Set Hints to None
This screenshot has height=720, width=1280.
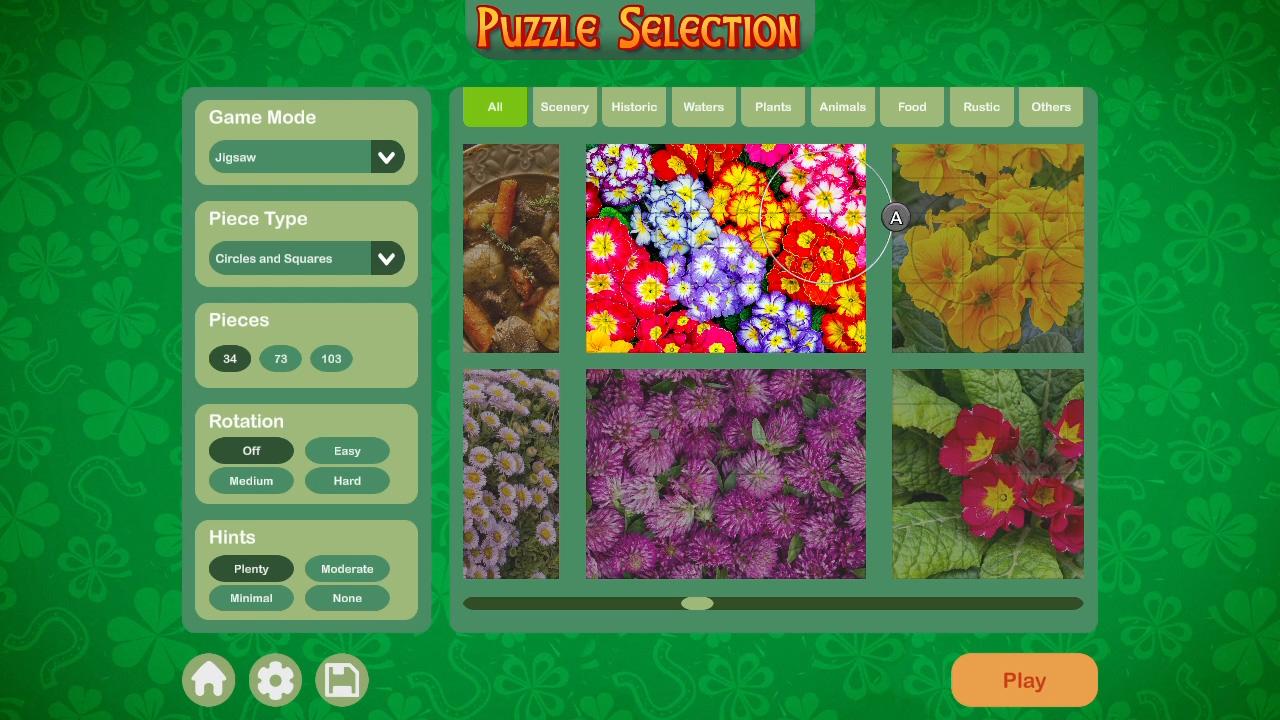[347, 598]
